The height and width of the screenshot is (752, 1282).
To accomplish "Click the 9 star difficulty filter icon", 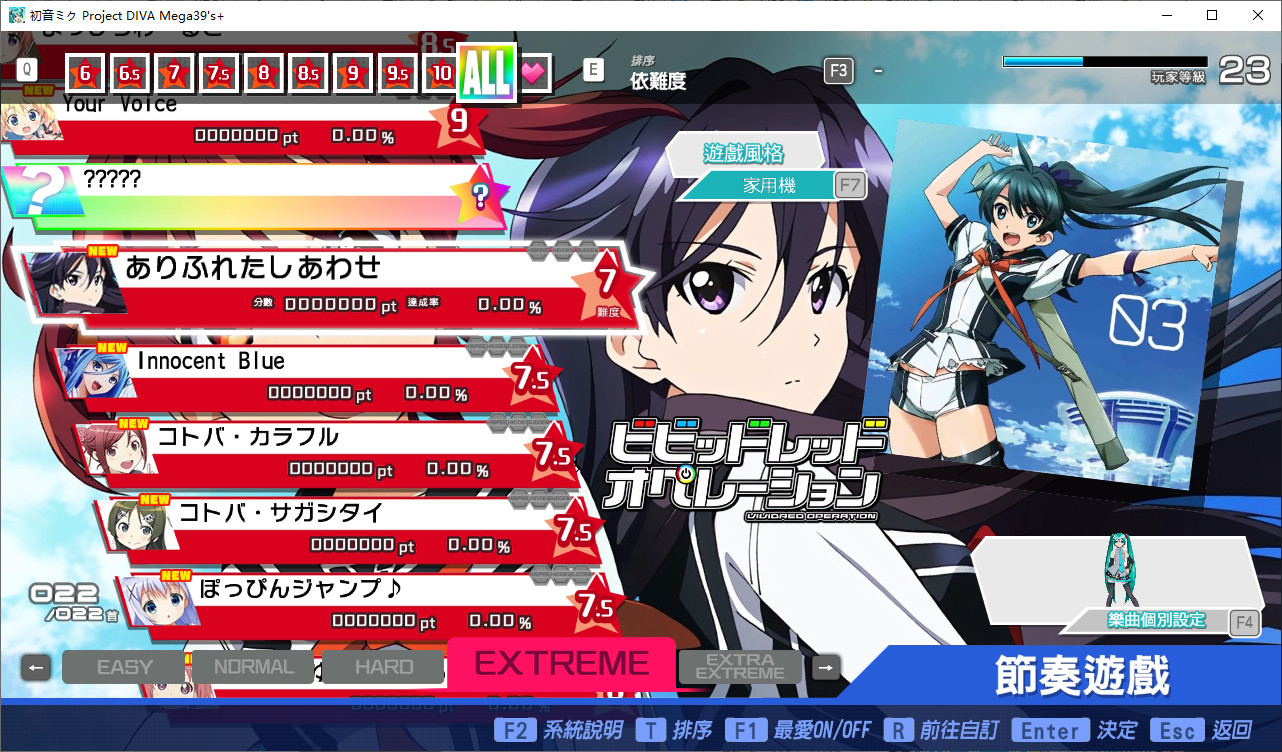I will tap(352, 72).
